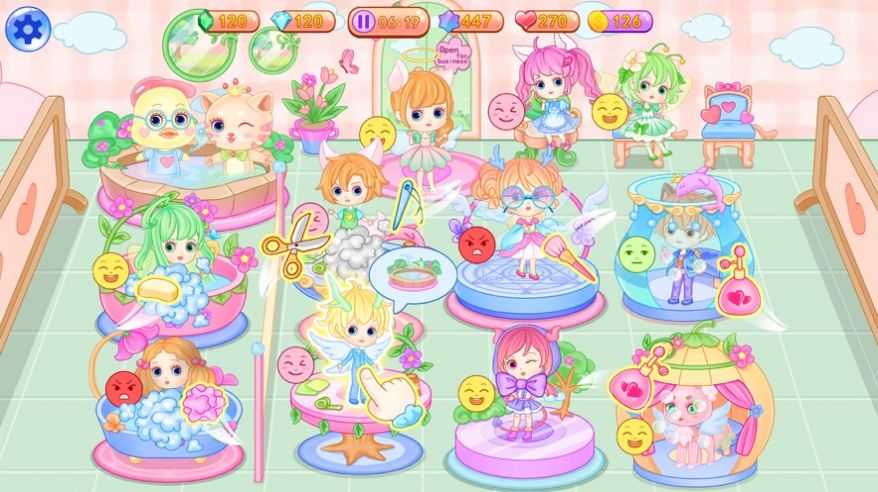Image resolution: width=878 pixels, height=492 pixels.
Task: Tap the flower wreath request bubble
Action: [412, 274]
